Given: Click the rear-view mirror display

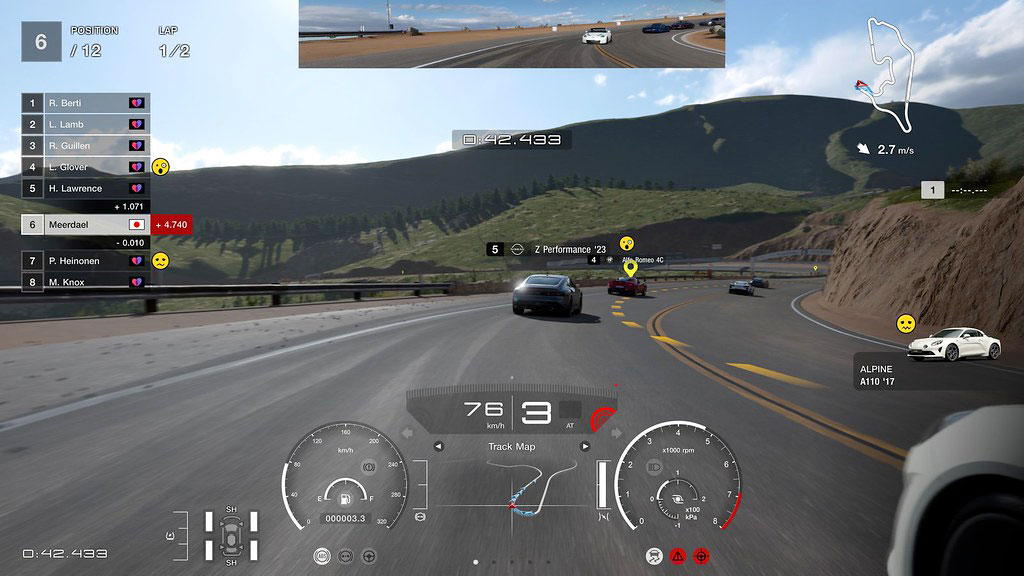Looking at the screenshot, I should click(511, 34).
